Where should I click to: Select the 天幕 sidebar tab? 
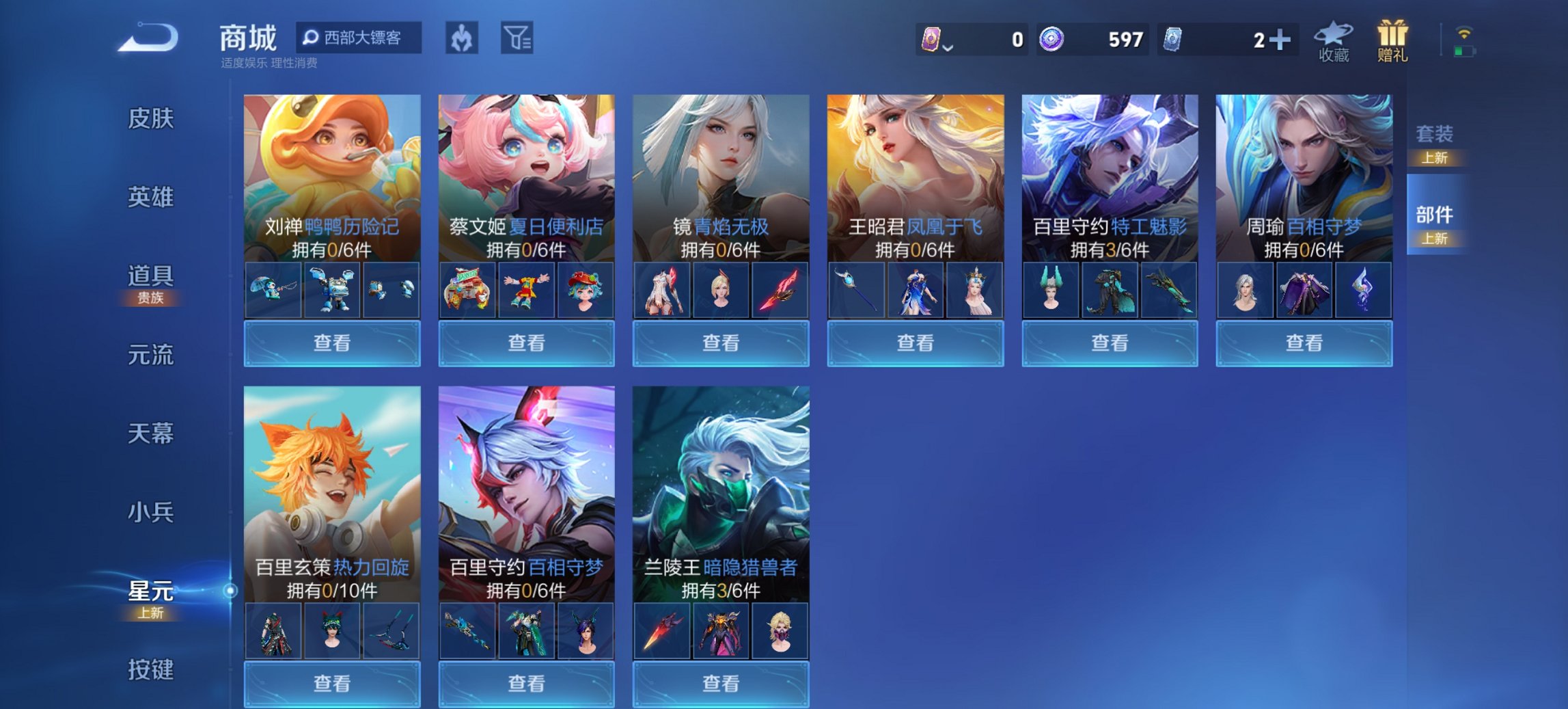point(152,433)
